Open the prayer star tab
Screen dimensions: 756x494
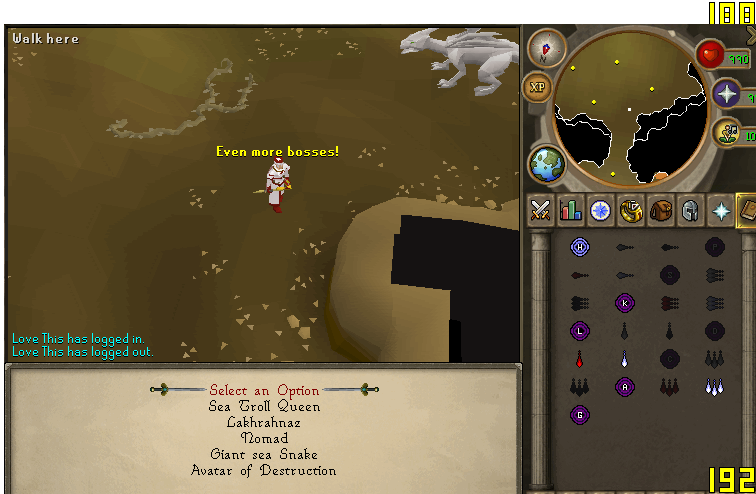(x=719, y=211)
